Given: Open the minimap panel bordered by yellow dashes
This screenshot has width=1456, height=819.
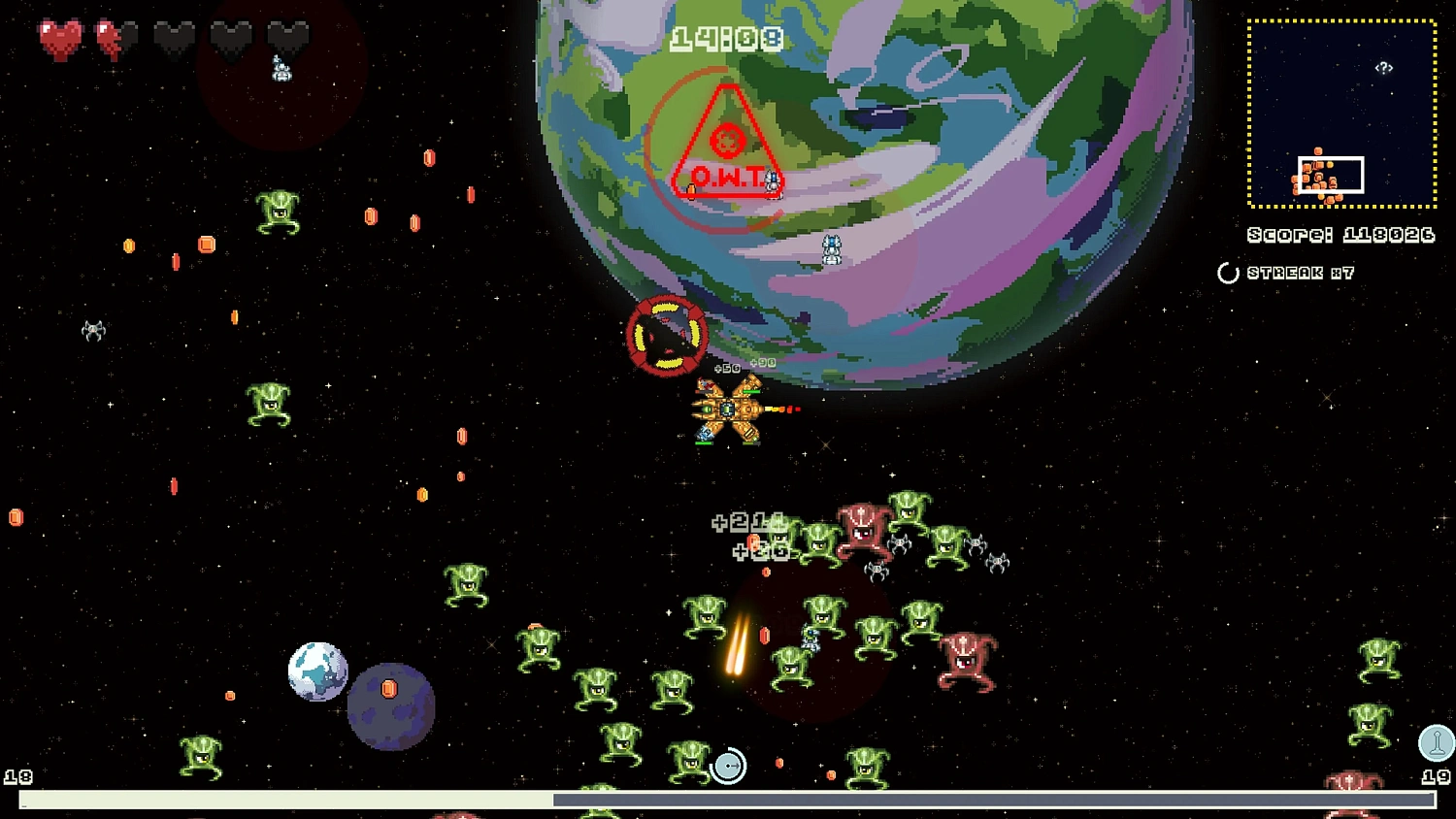Looking at the screenshot, I should (x=1343, y=112).
